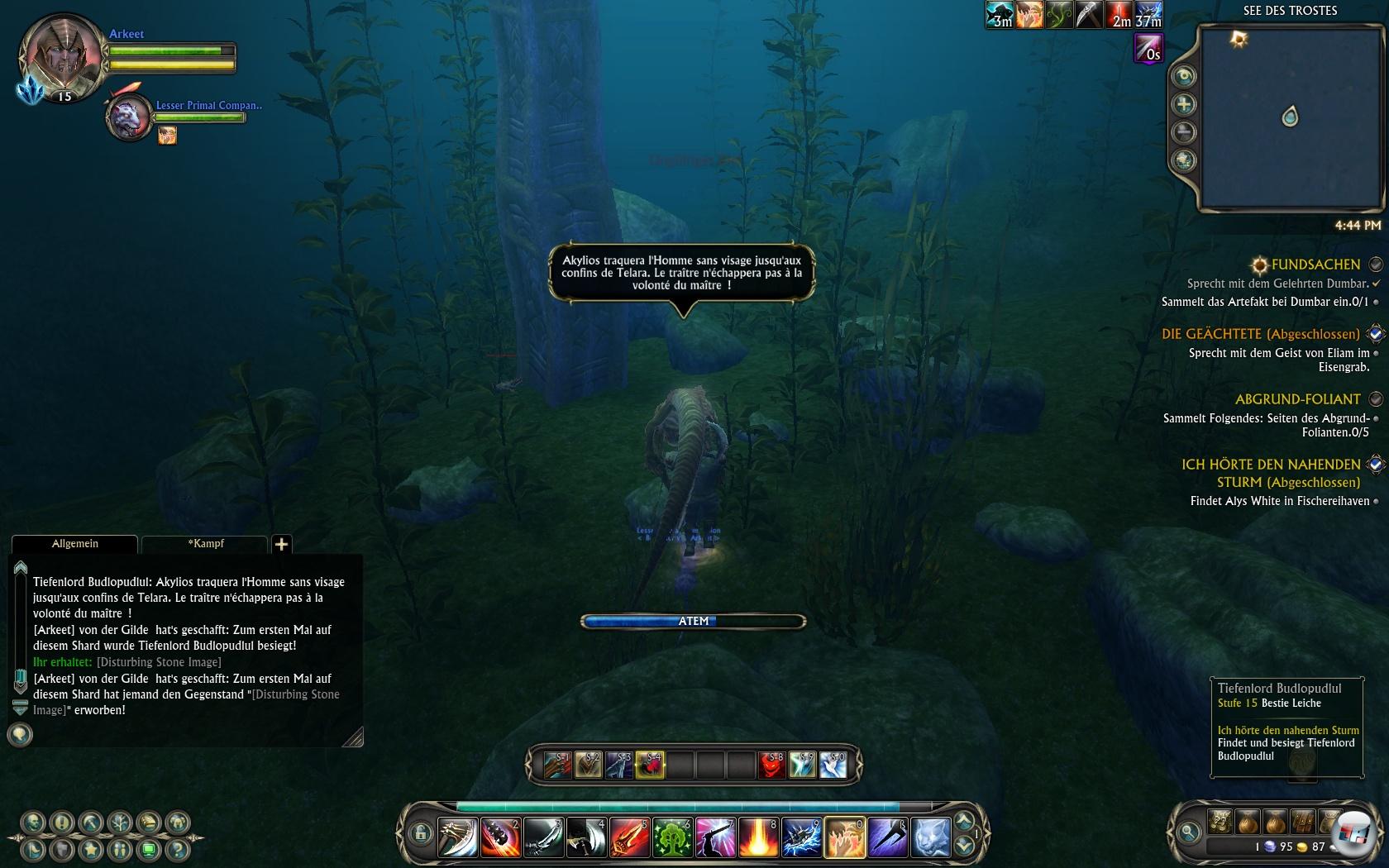Viewport: 1389px width, 868px height.
Task: Open the character sheet head icon
Action: pos(33,823)
